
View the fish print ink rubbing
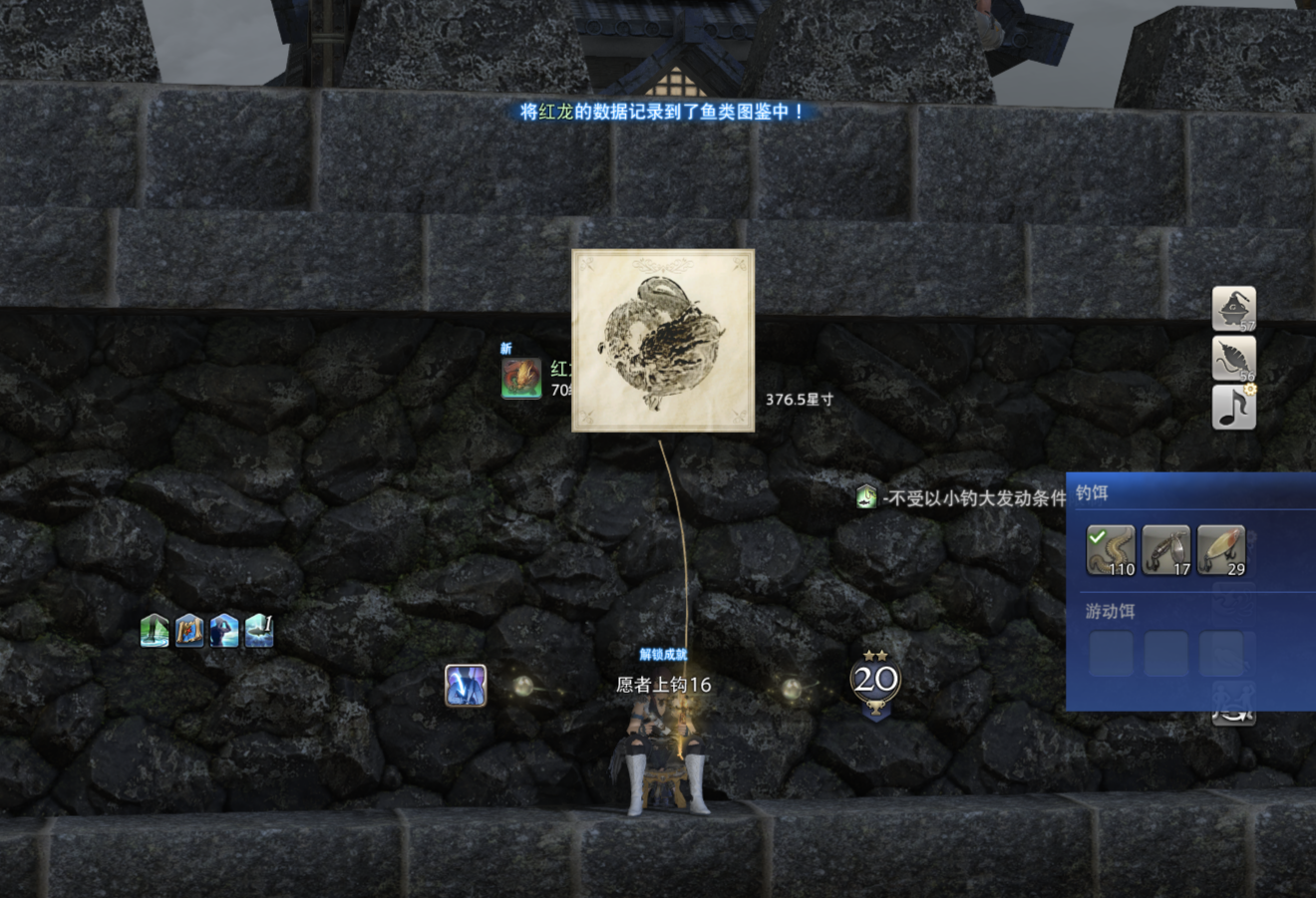(663, 341)
